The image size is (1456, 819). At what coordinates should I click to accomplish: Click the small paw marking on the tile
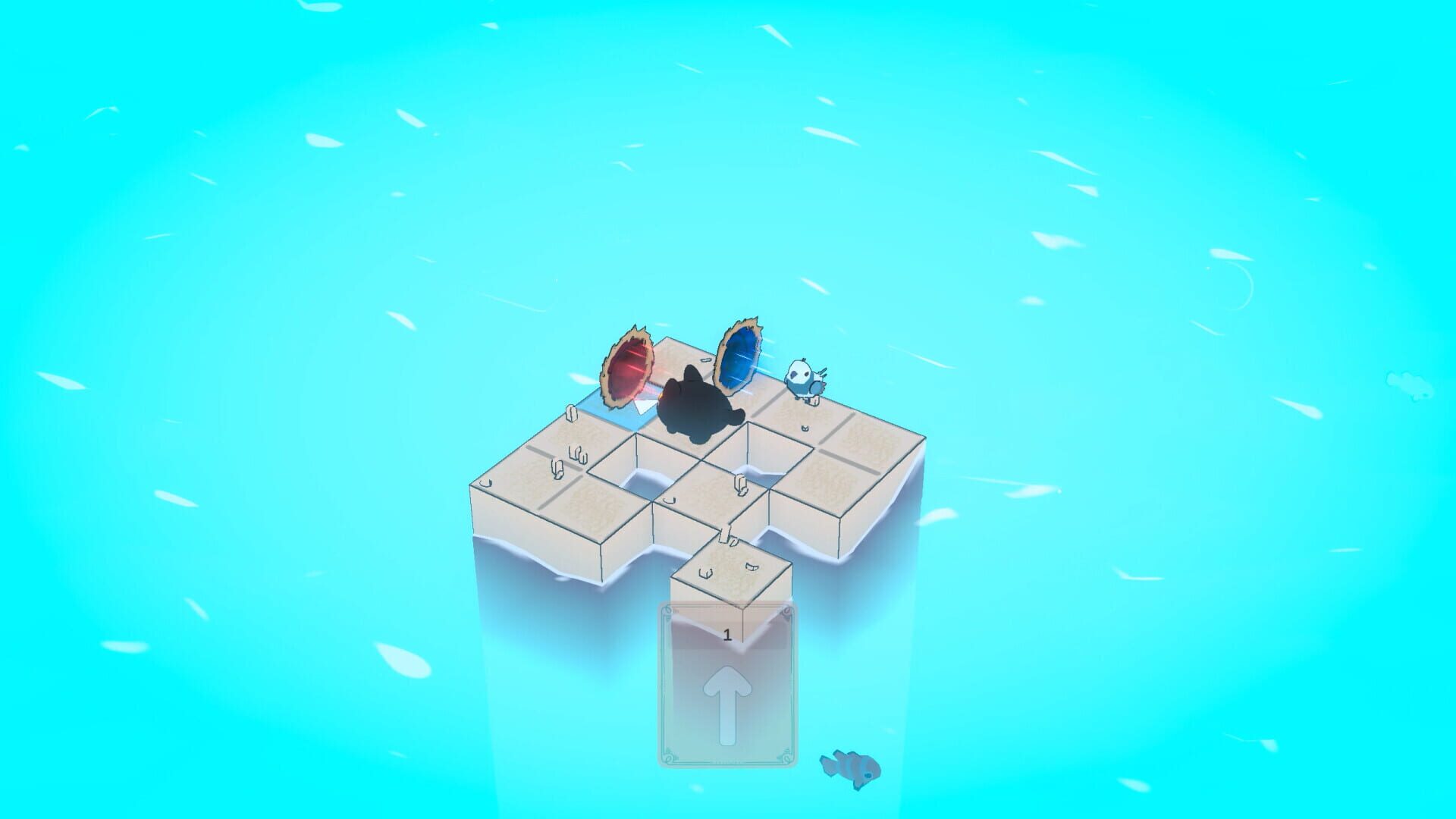click(804, 428)
